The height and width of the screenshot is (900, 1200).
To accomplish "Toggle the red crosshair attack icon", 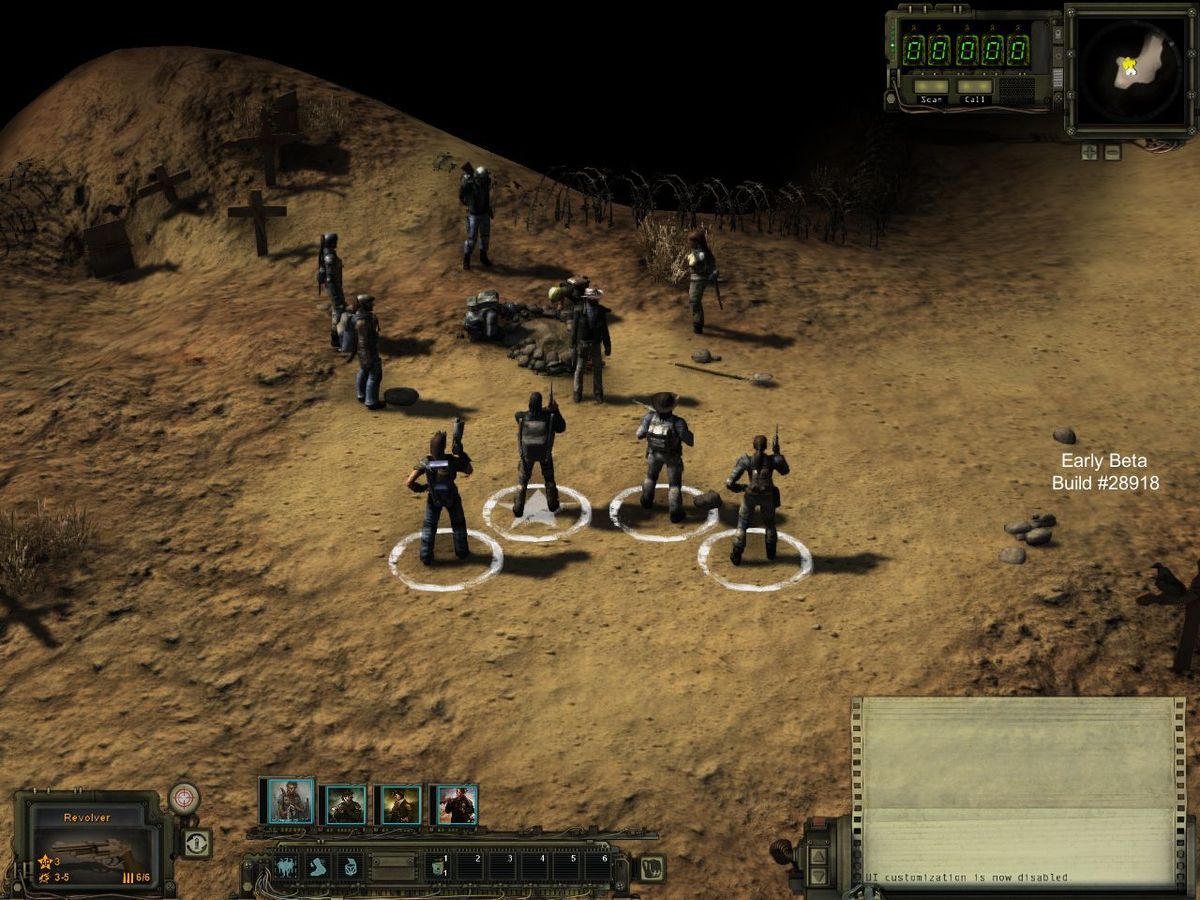I will tap(184, 798).
